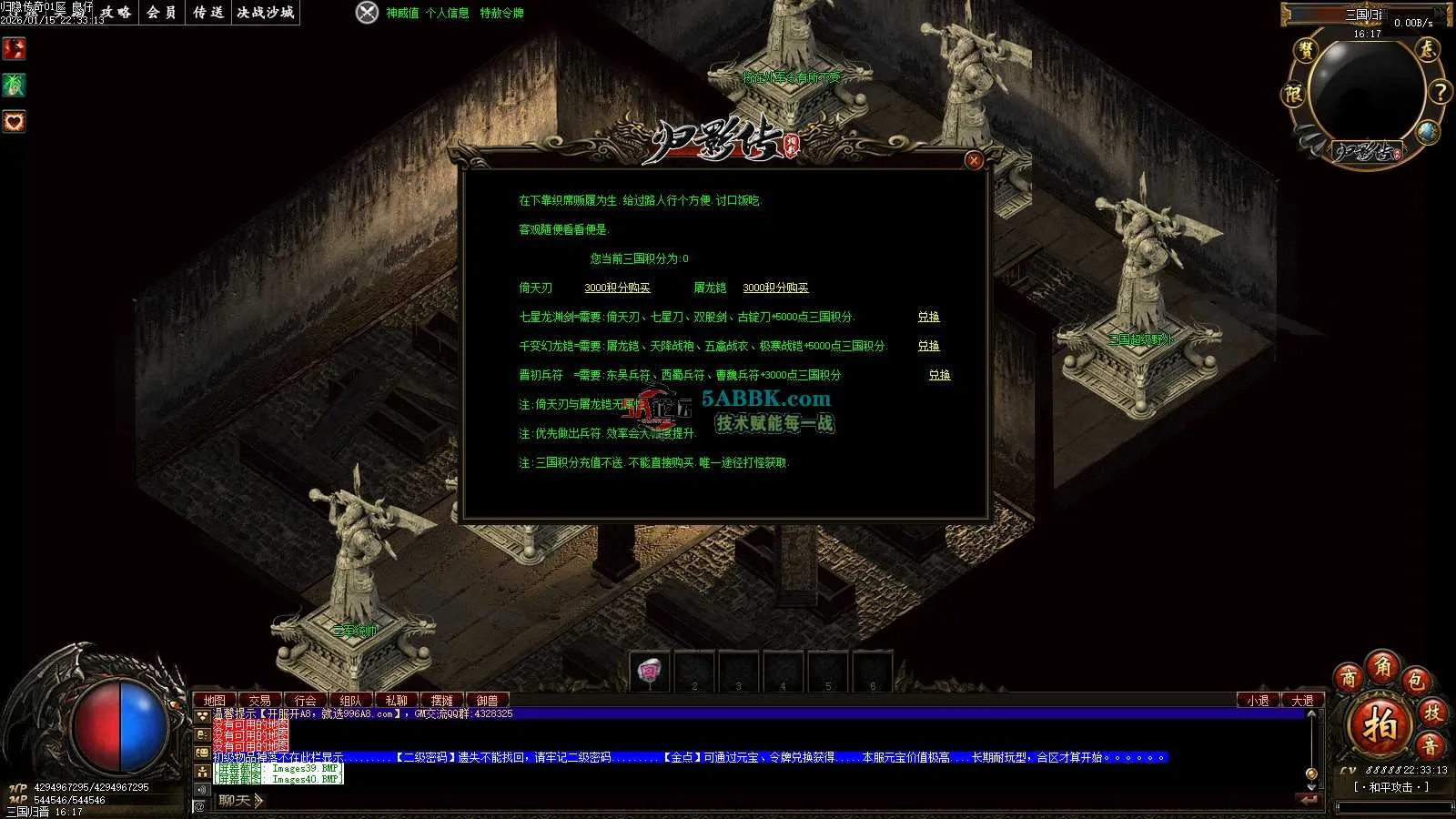
Task: Open the 传送 teleport menu
Action: [208, 13]
